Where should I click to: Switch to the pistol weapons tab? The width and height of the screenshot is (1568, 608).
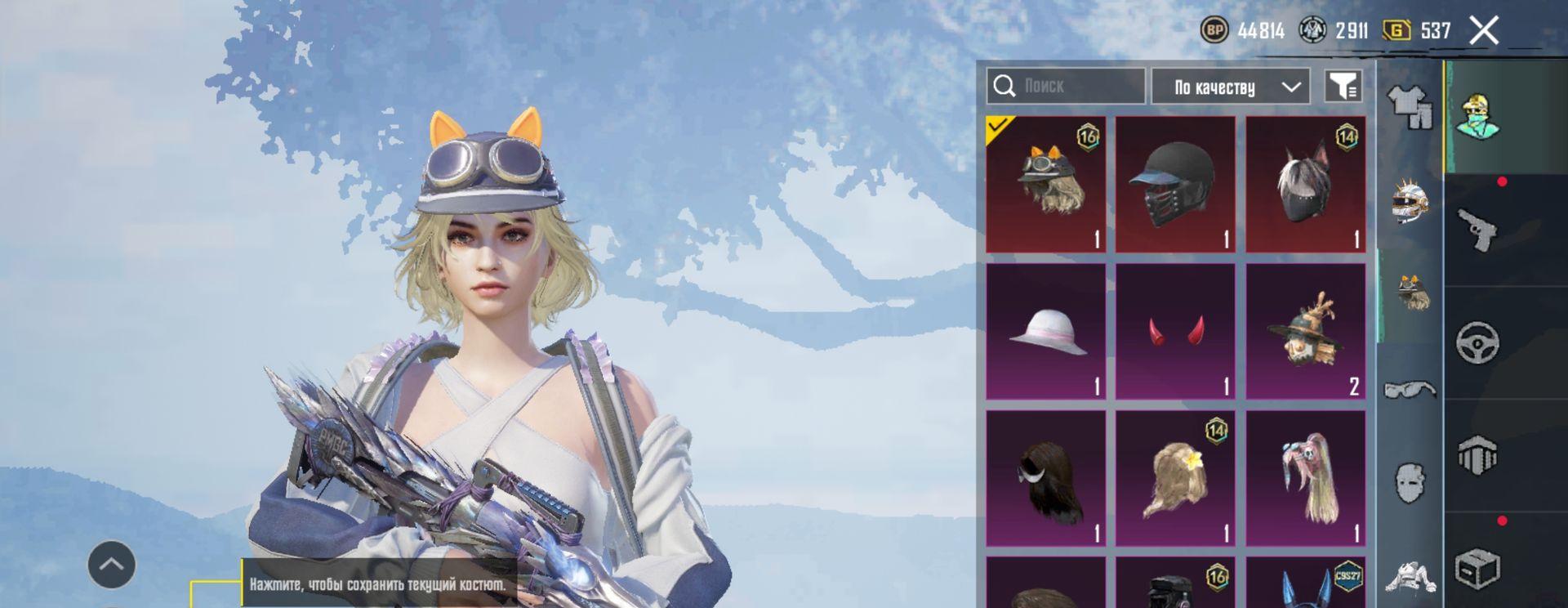[x=1478, y=230]
